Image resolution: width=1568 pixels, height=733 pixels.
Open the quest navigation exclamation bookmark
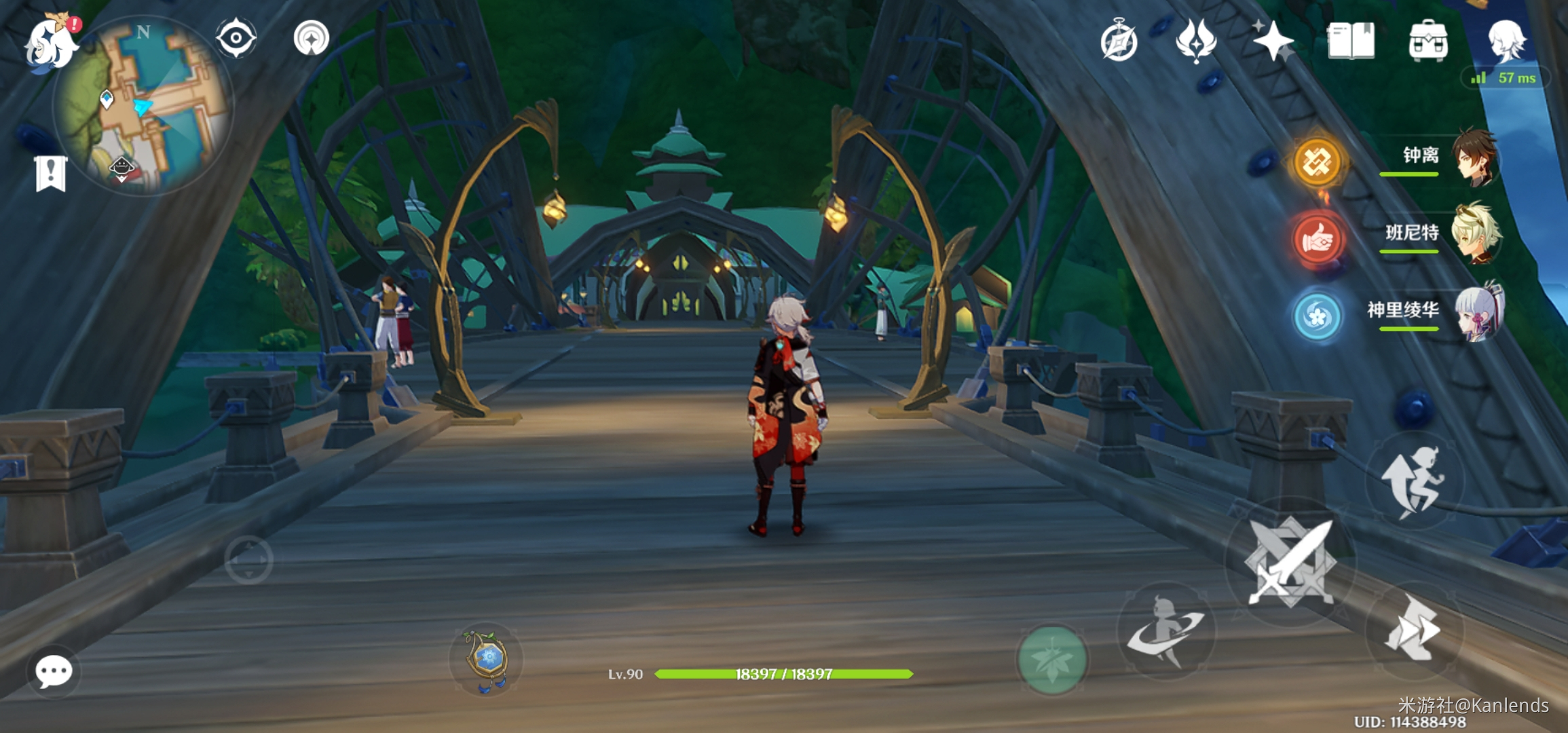pos(51,174)
